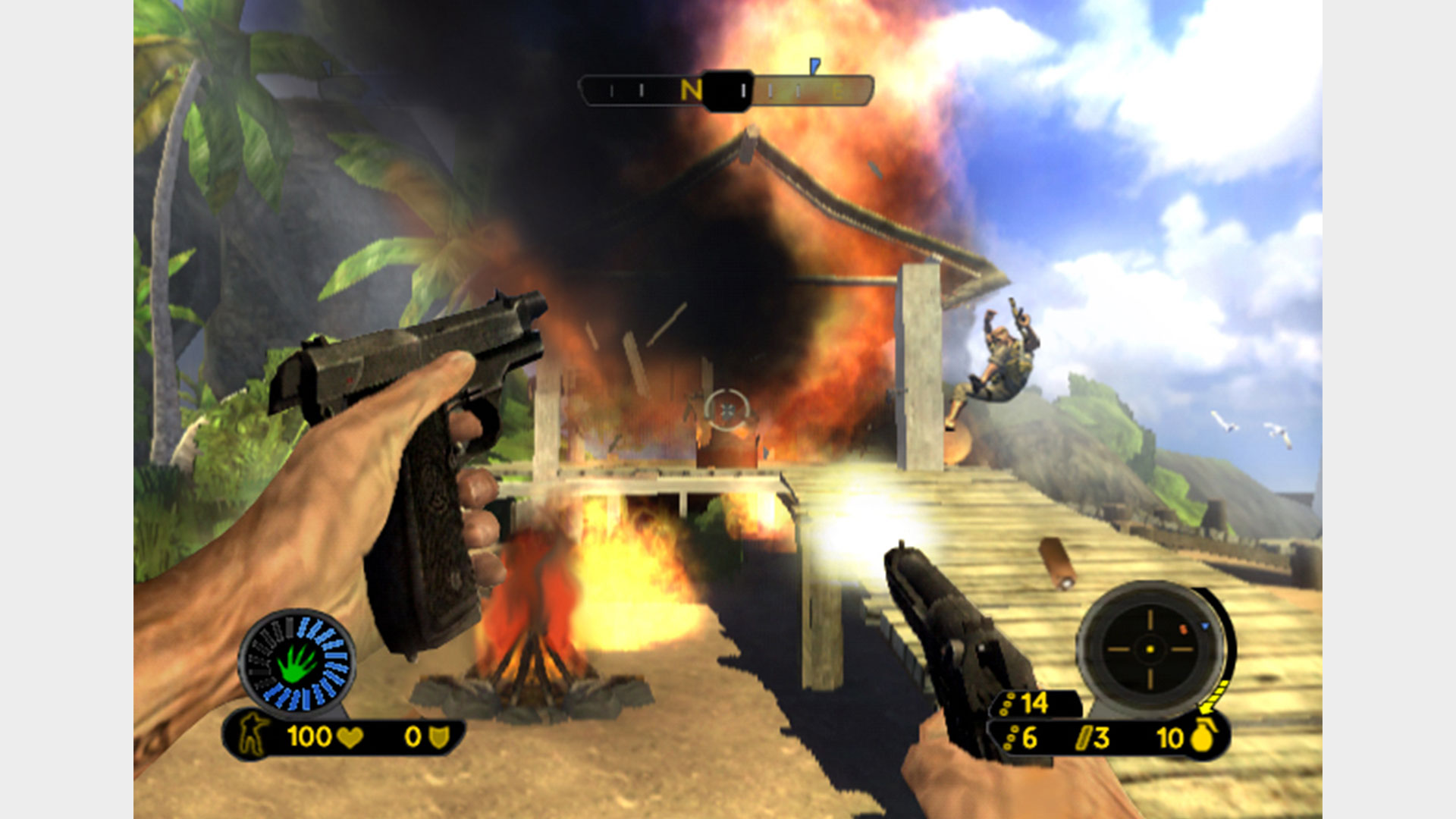Click the orange enemy dot on the radar
Image resolution: width=1456 pixels, height=819 pixels.
[x=1183, y=629]
